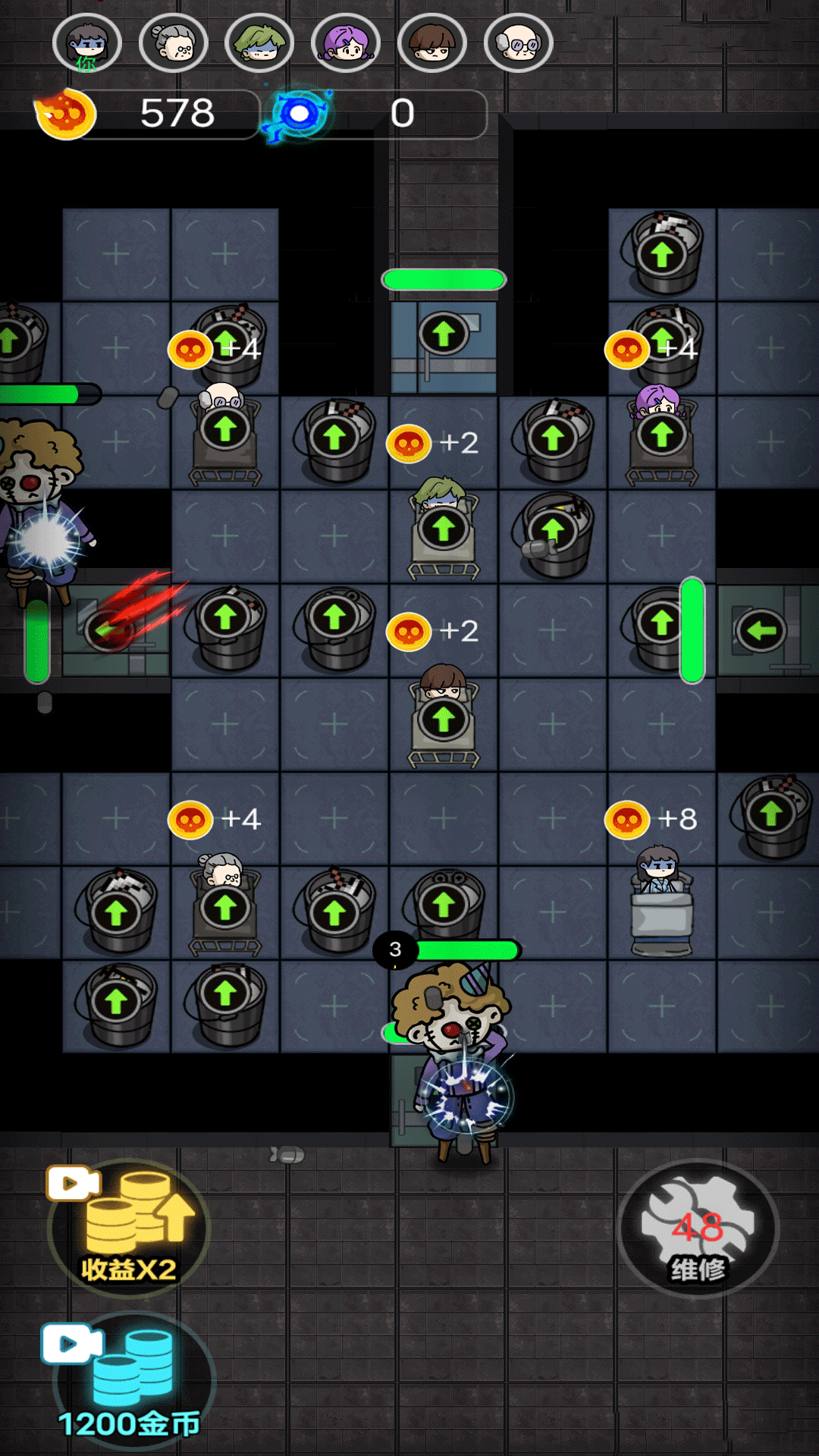Screen dimensions: 819x1456
Task: Pick the brown-haired boy player avatar
Action: tap(432, 44)
